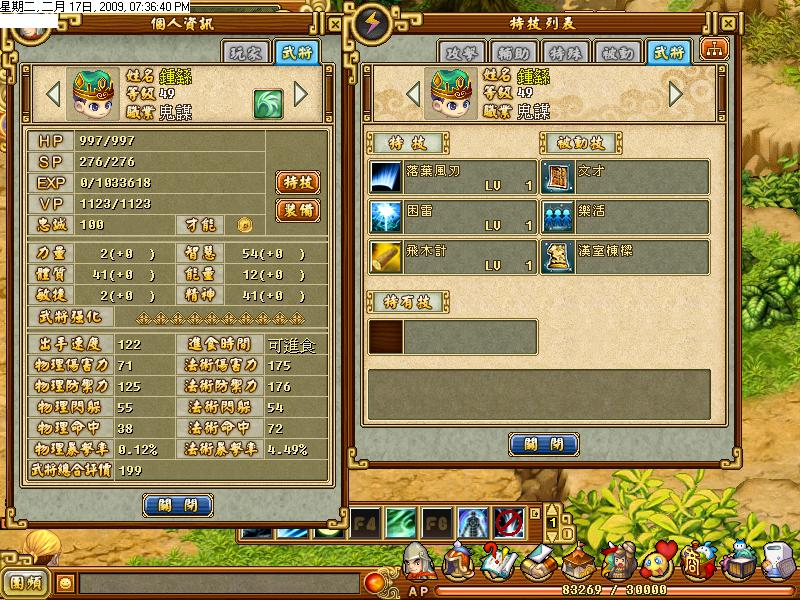Select the 樂活 passive skill

pyautogui.click(x=625, y=217)
